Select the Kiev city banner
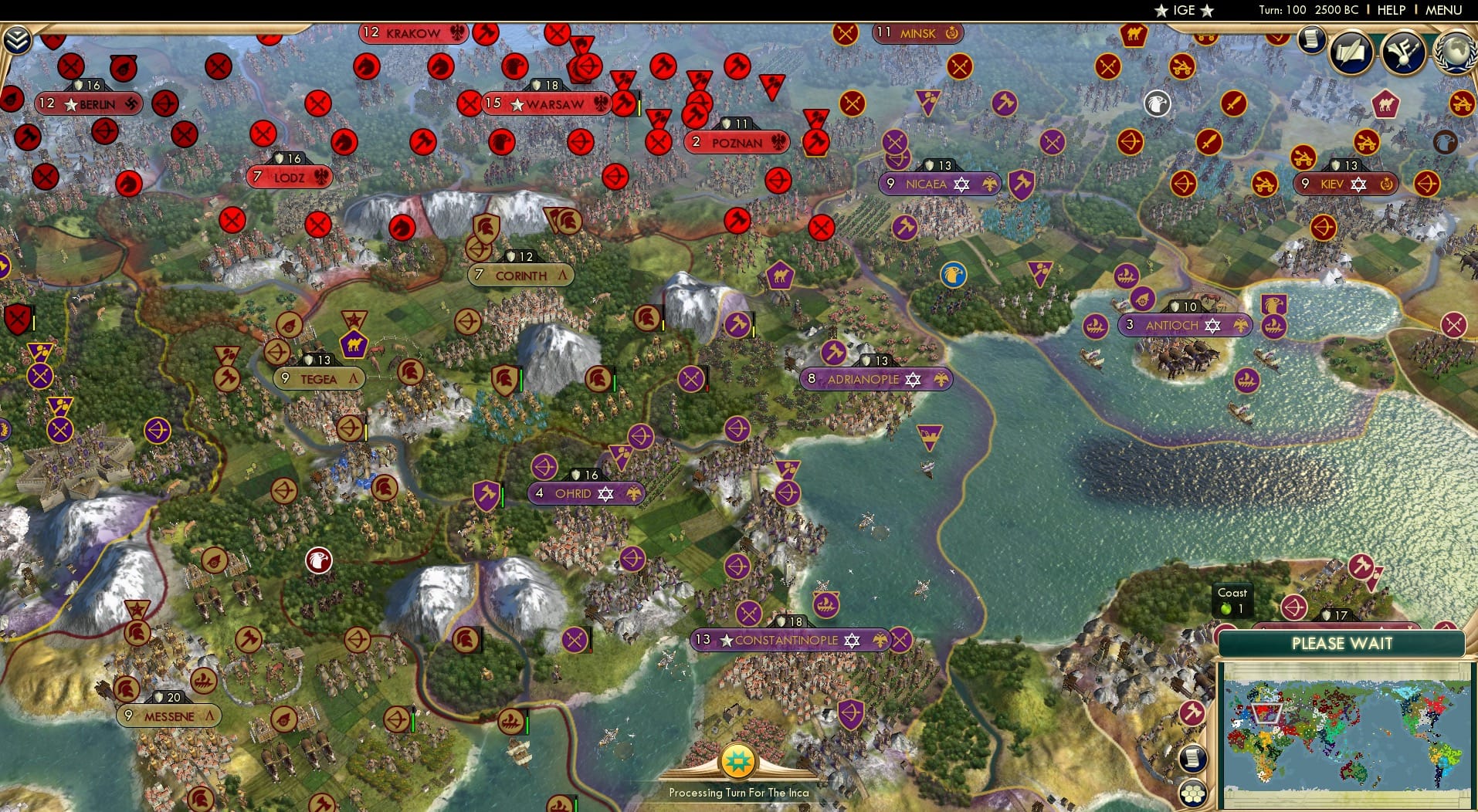 [x=1347, y=184]
